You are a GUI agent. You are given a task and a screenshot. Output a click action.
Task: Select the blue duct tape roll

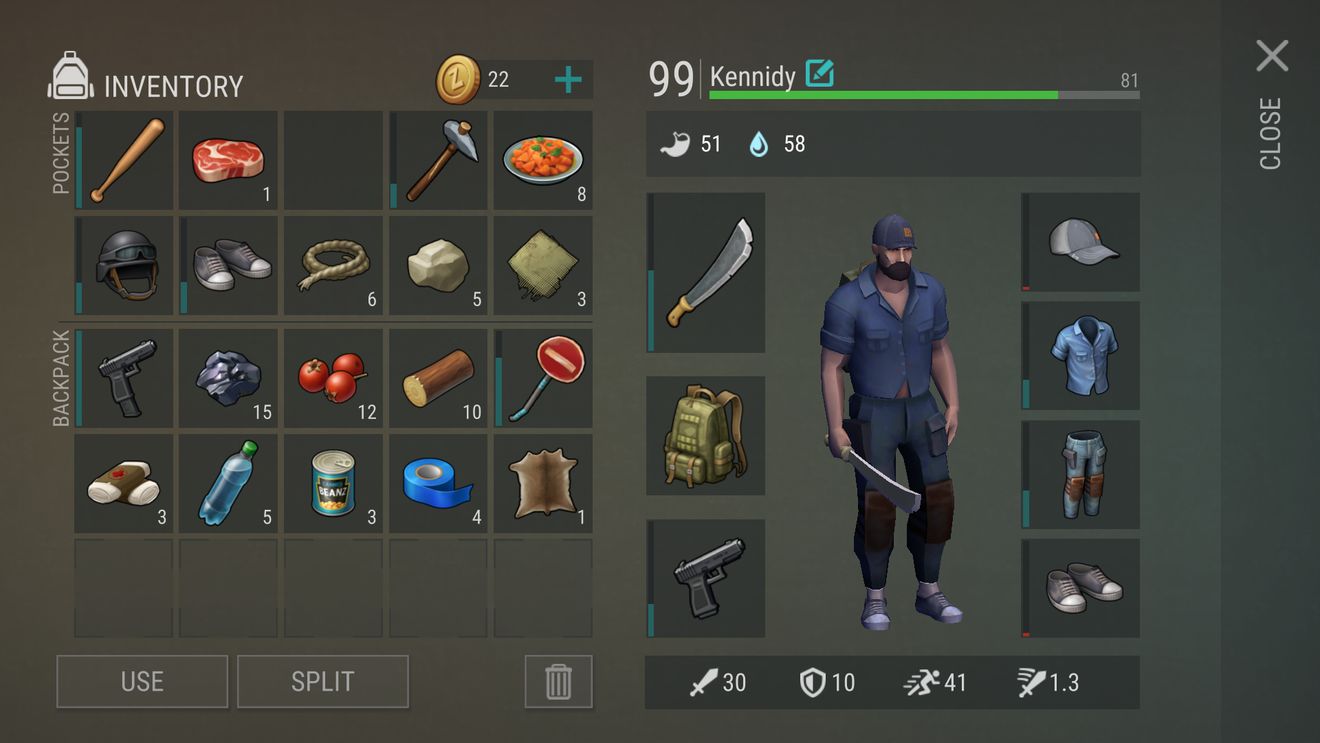[438, 482]
